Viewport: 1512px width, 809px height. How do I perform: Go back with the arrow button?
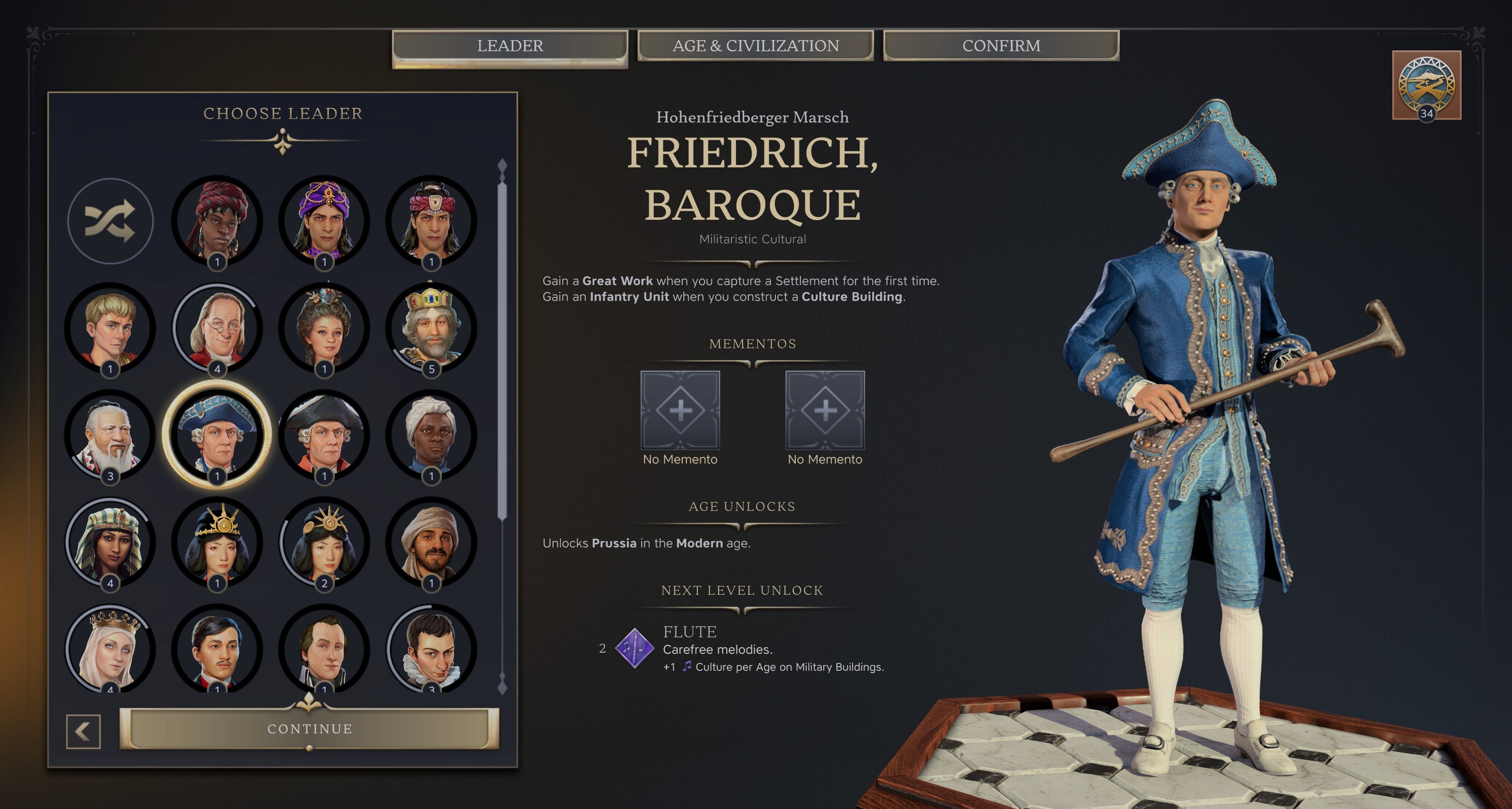83,731
